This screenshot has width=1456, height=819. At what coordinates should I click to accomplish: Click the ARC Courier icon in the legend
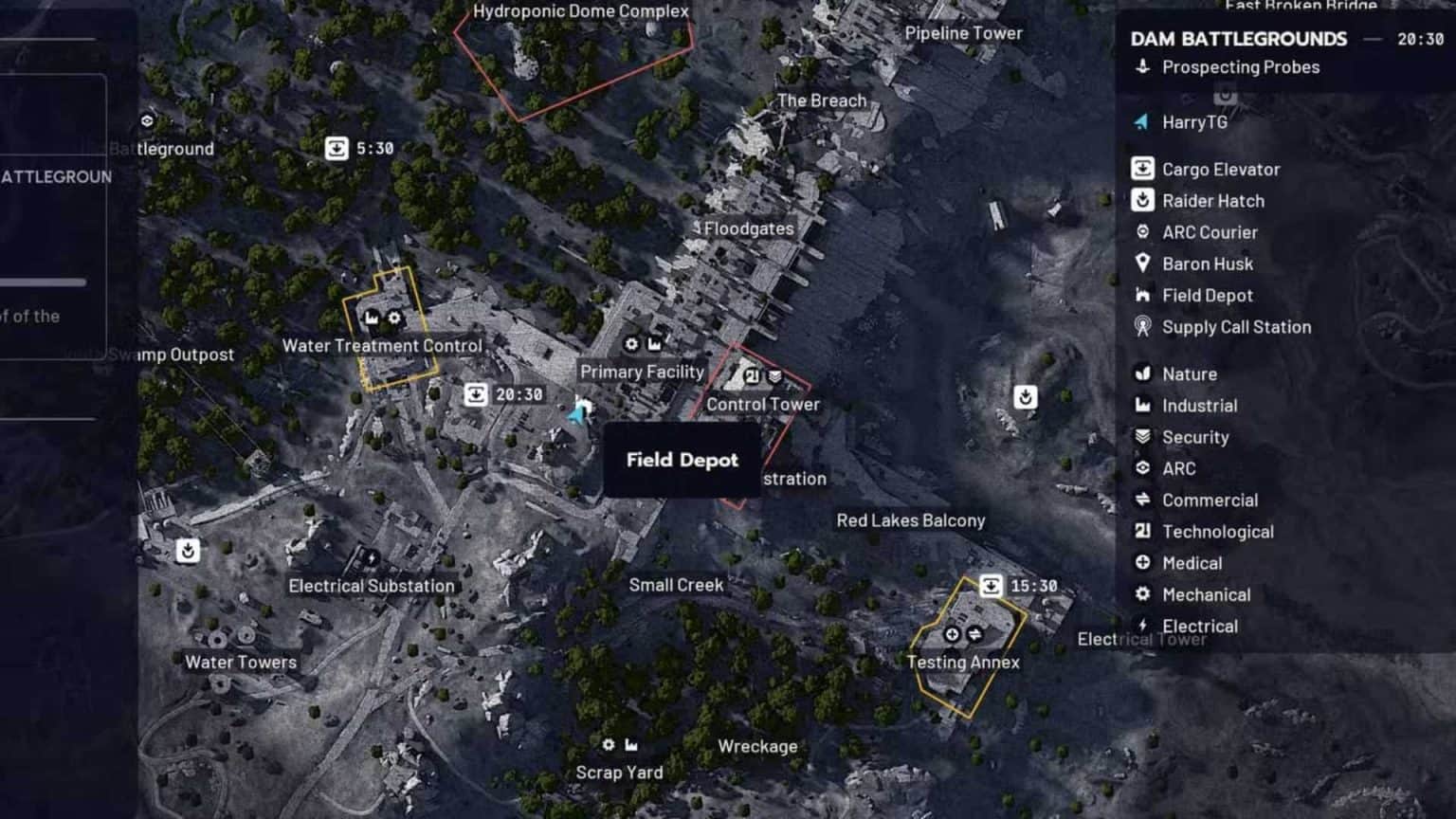pyautogui.click(x=1141, y=232)
